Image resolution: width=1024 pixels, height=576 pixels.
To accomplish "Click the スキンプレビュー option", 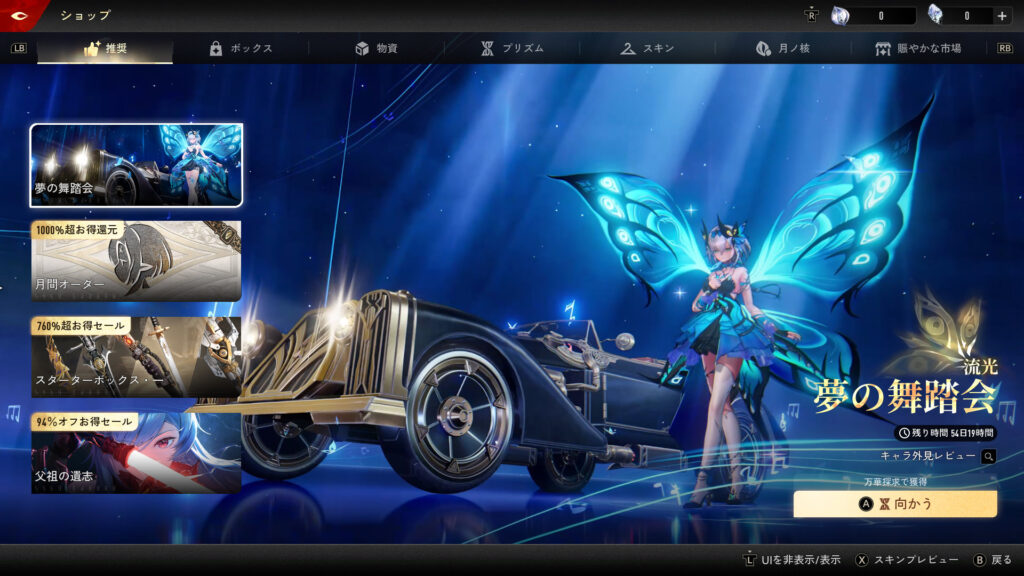I will click(x=908, y=560).
